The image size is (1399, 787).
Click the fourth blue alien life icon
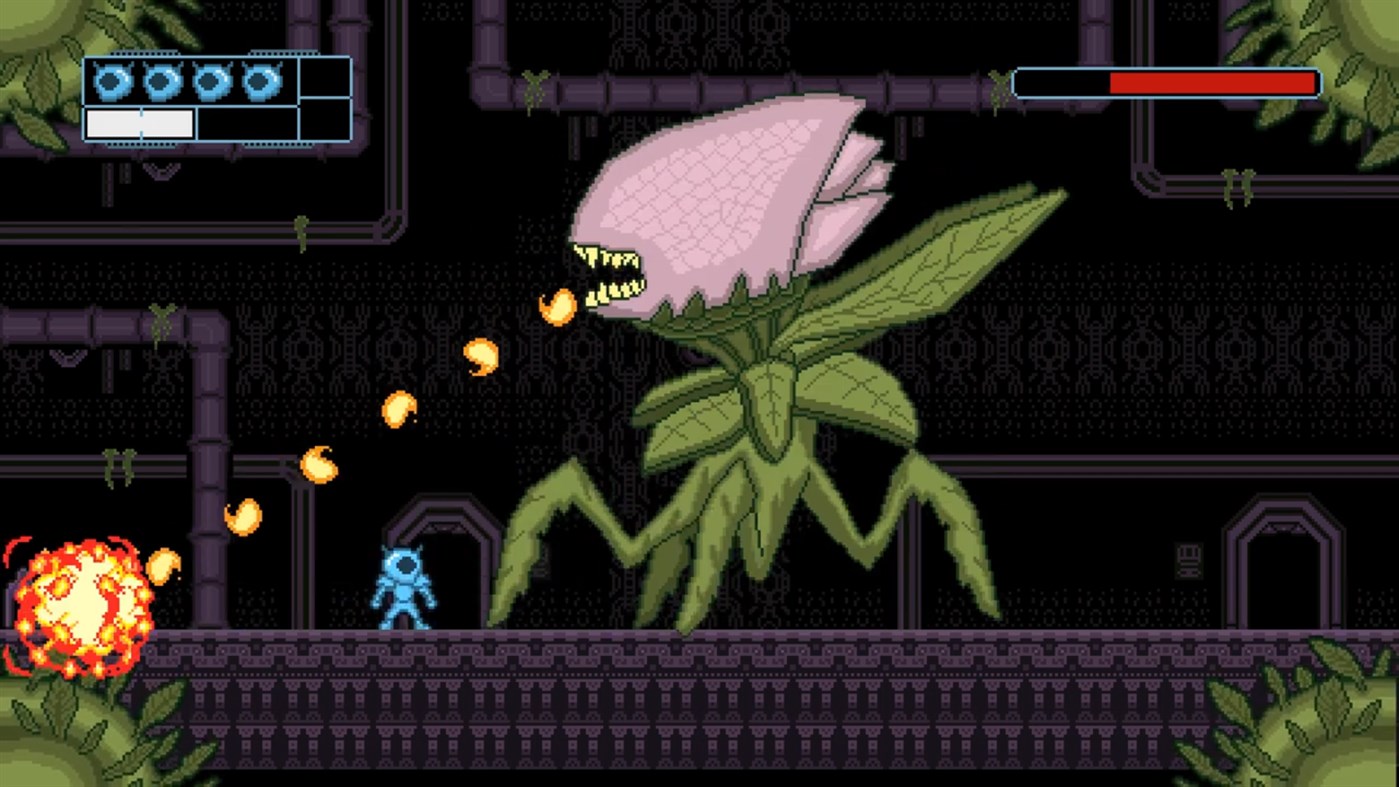(260, 80)
